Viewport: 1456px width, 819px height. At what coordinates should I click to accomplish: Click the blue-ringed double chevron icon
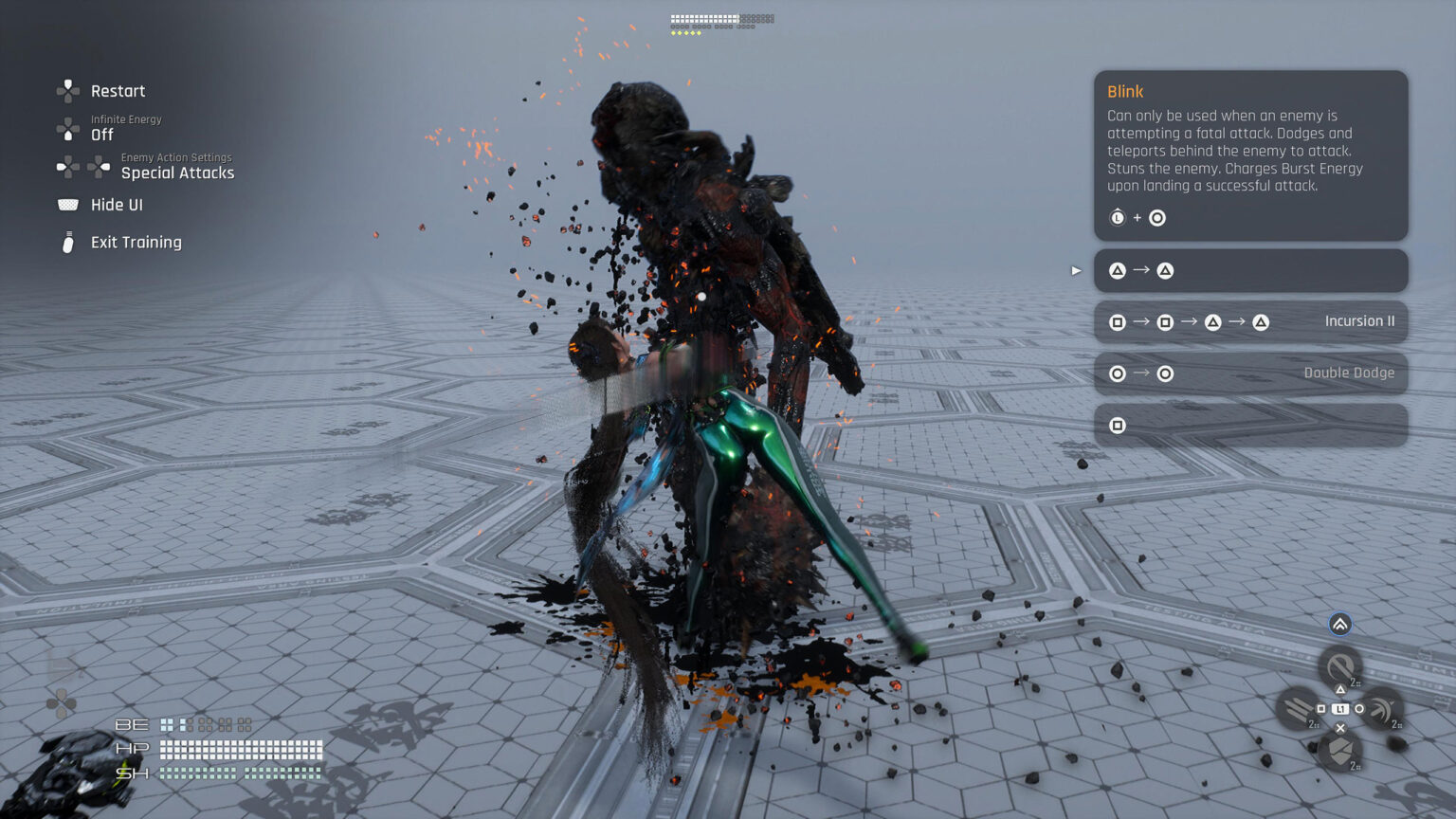click(1339, 624)
